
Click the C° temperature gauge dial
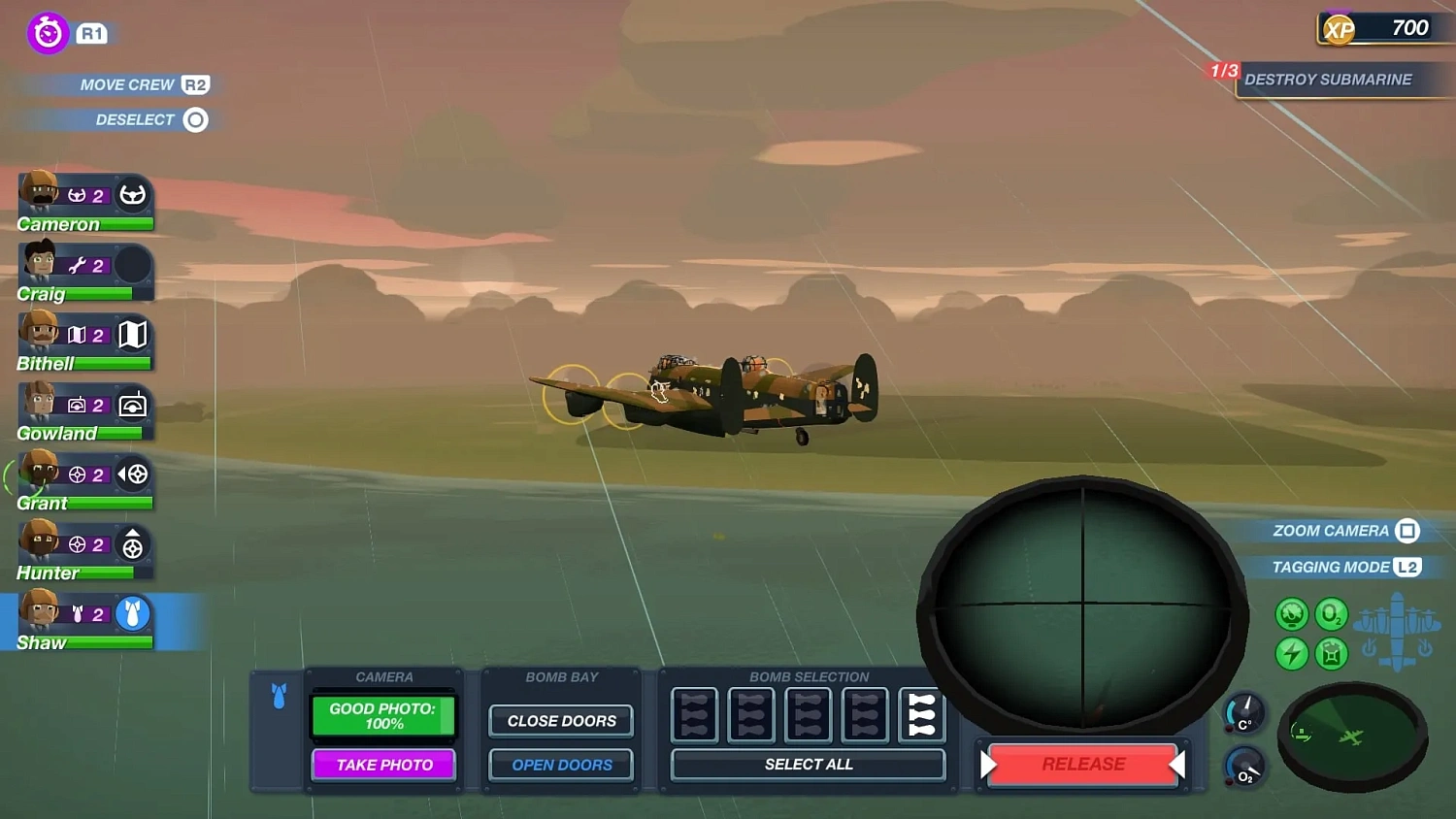click(1245, 713)
